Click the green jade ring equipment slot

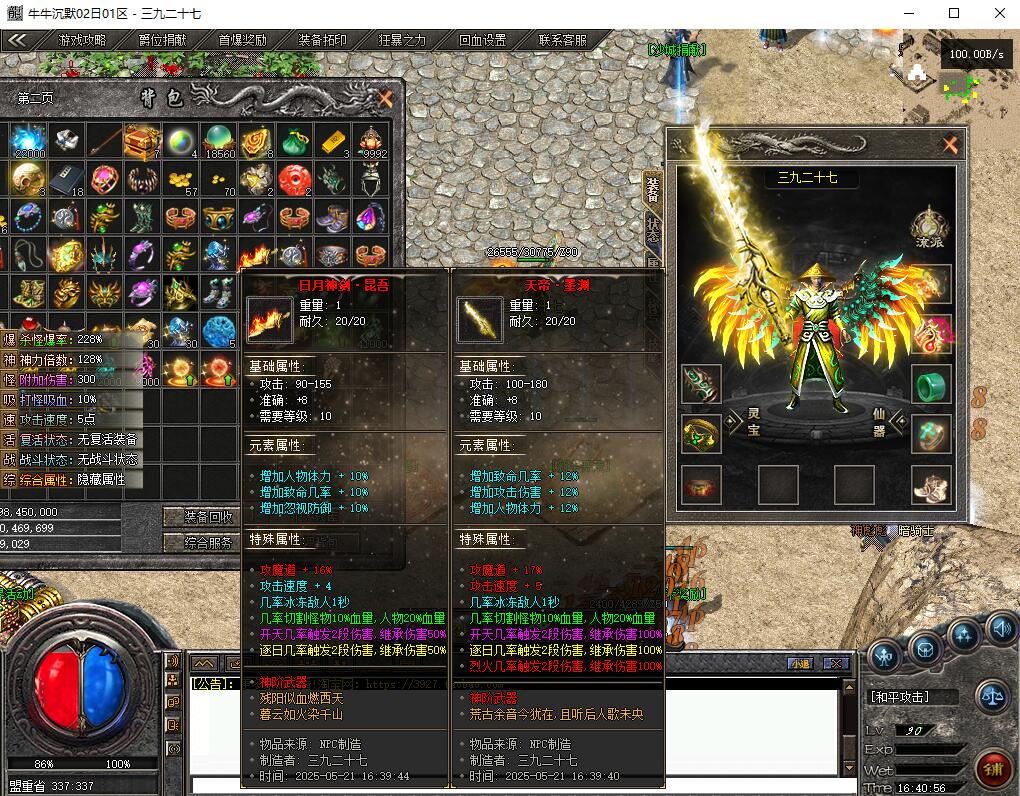tap(931, 384)
